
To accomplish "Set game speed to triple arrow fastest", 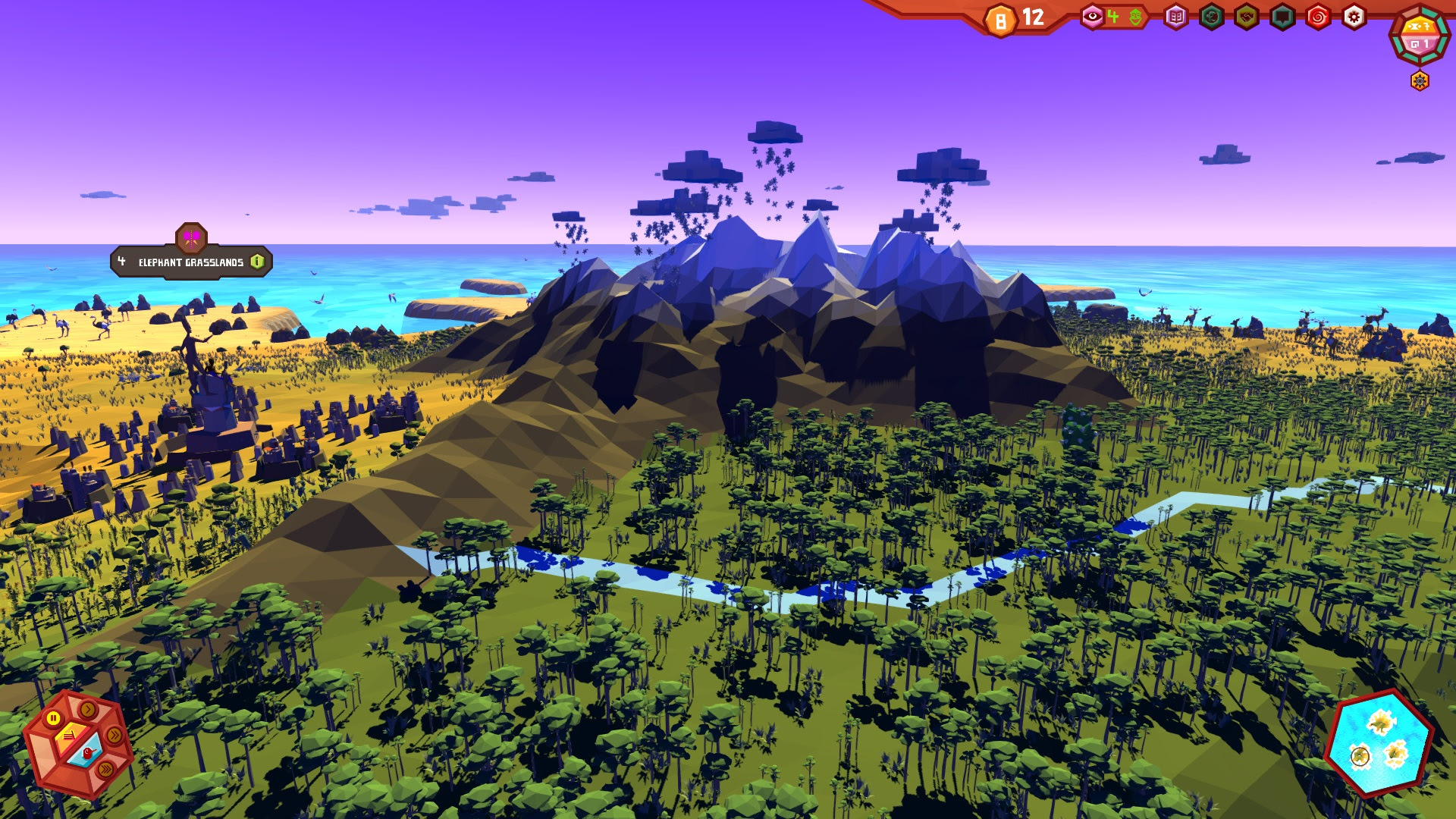I will 106,770.
